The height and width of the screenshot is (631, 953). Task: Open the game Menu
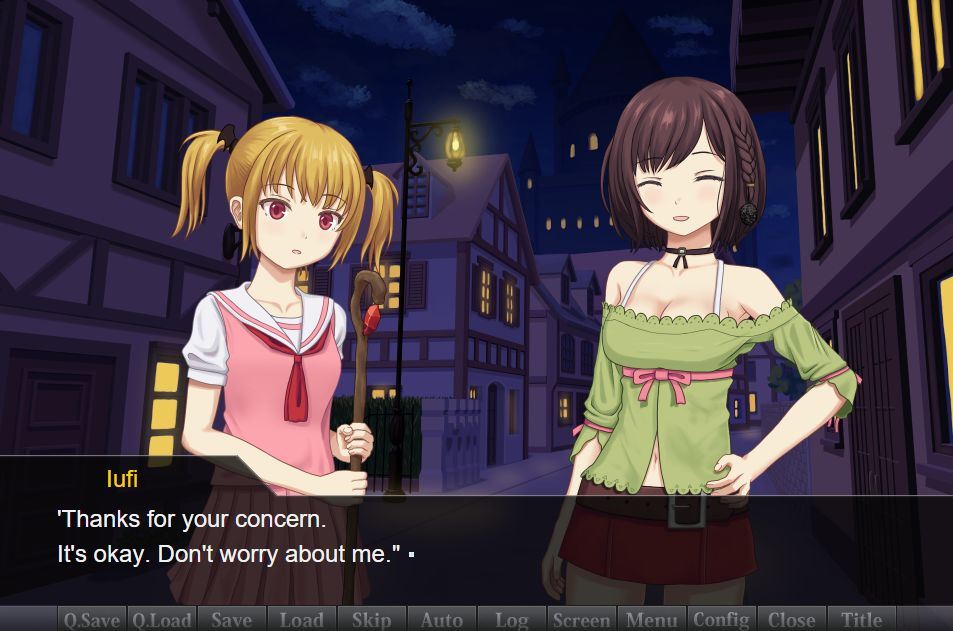[x=651, y=619]
